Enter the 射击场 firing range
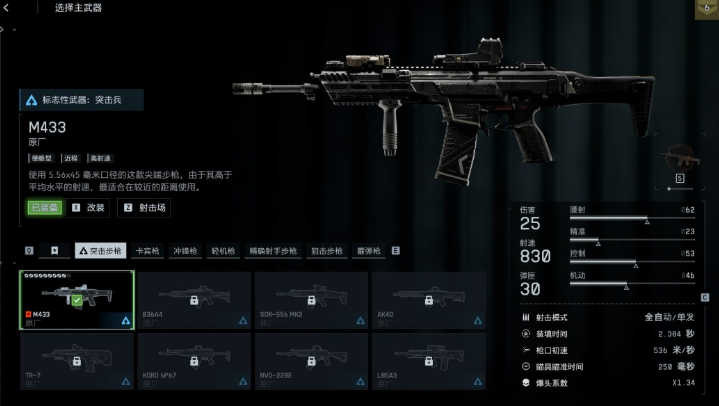This screenshot has width=719, height=406. (146, 208)
